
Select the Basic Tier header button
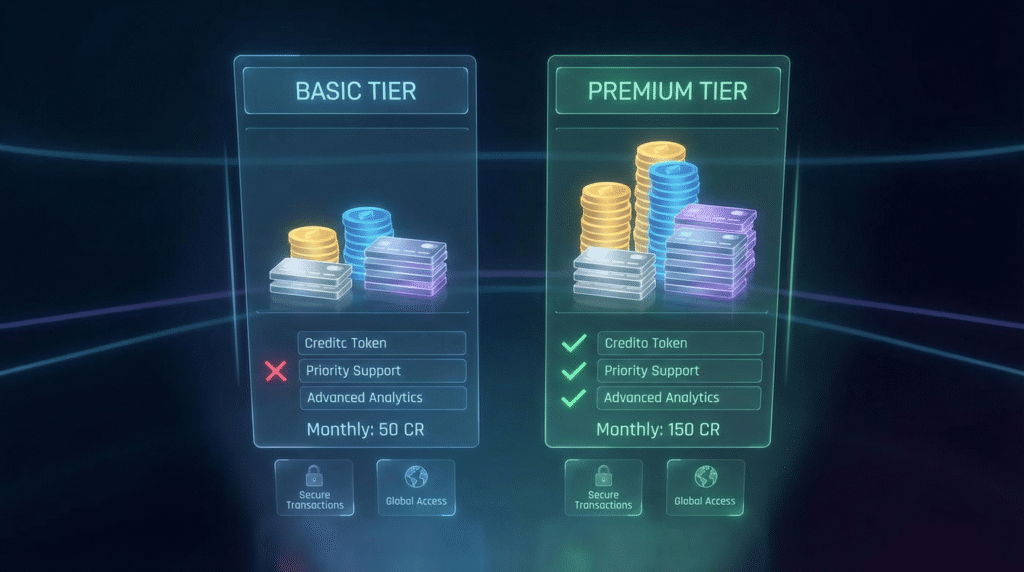coord(356,91)
